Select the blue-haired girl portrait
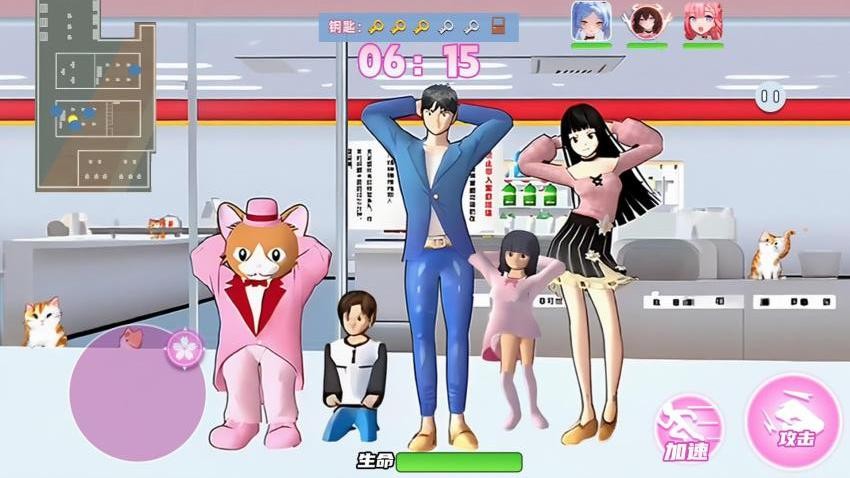 pyautogui.click(x=591, y=21)
